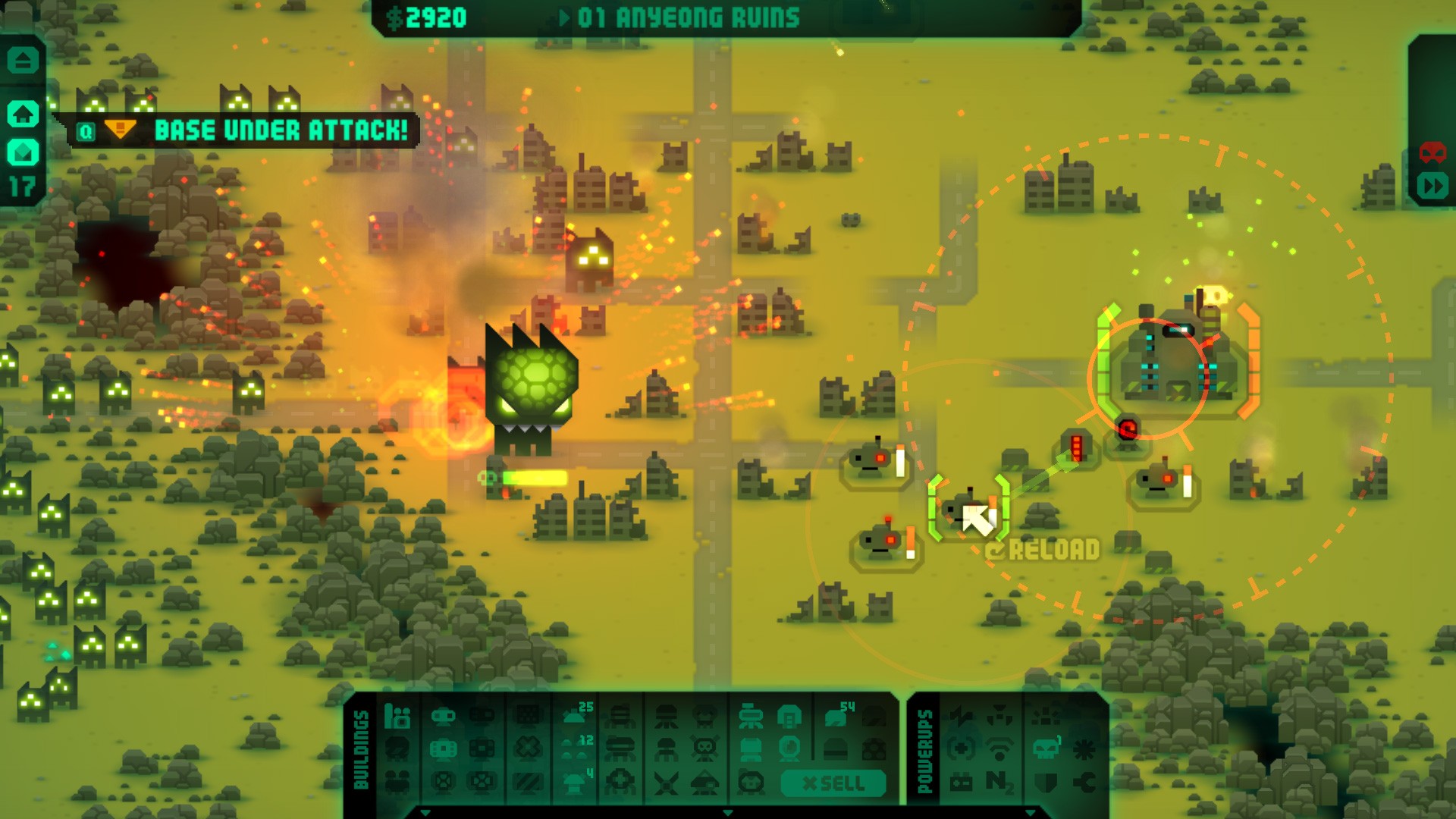Select the lightning bolt powerup
Screen dimensions: 1456x819
[962, 715]
